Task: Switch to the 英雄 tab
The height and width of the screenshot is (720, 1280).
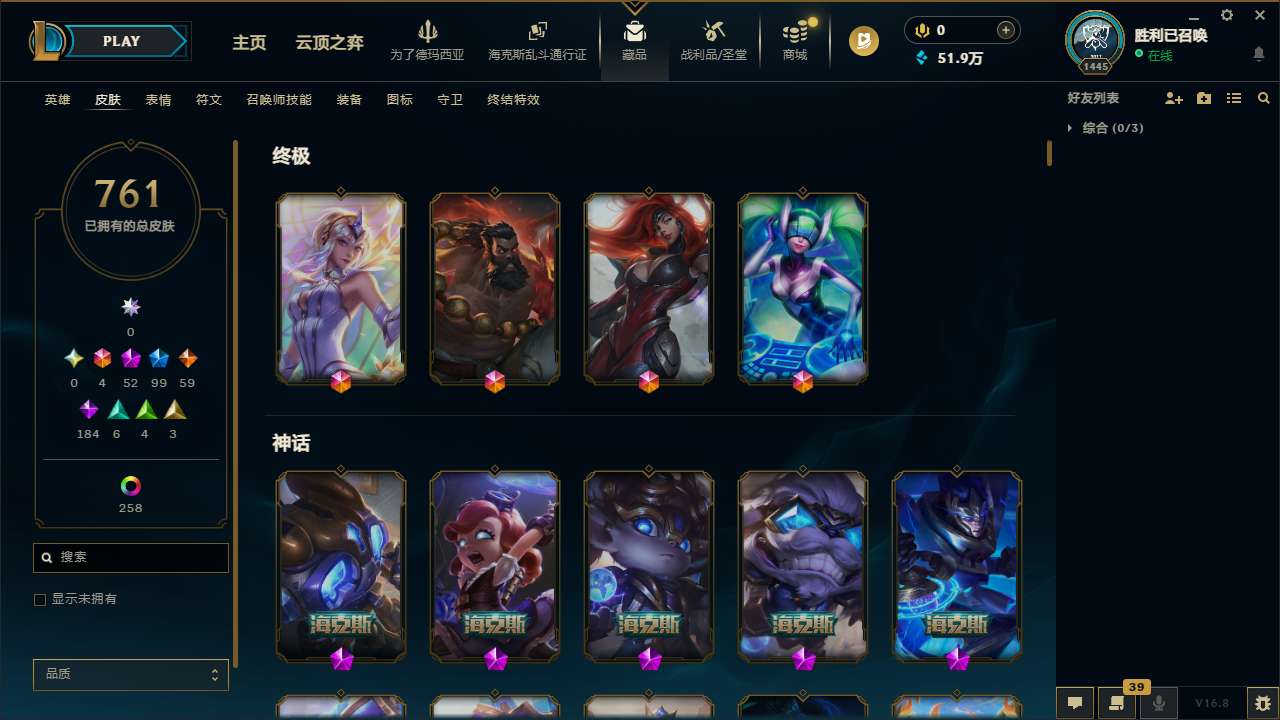Action: click(57, 100)
